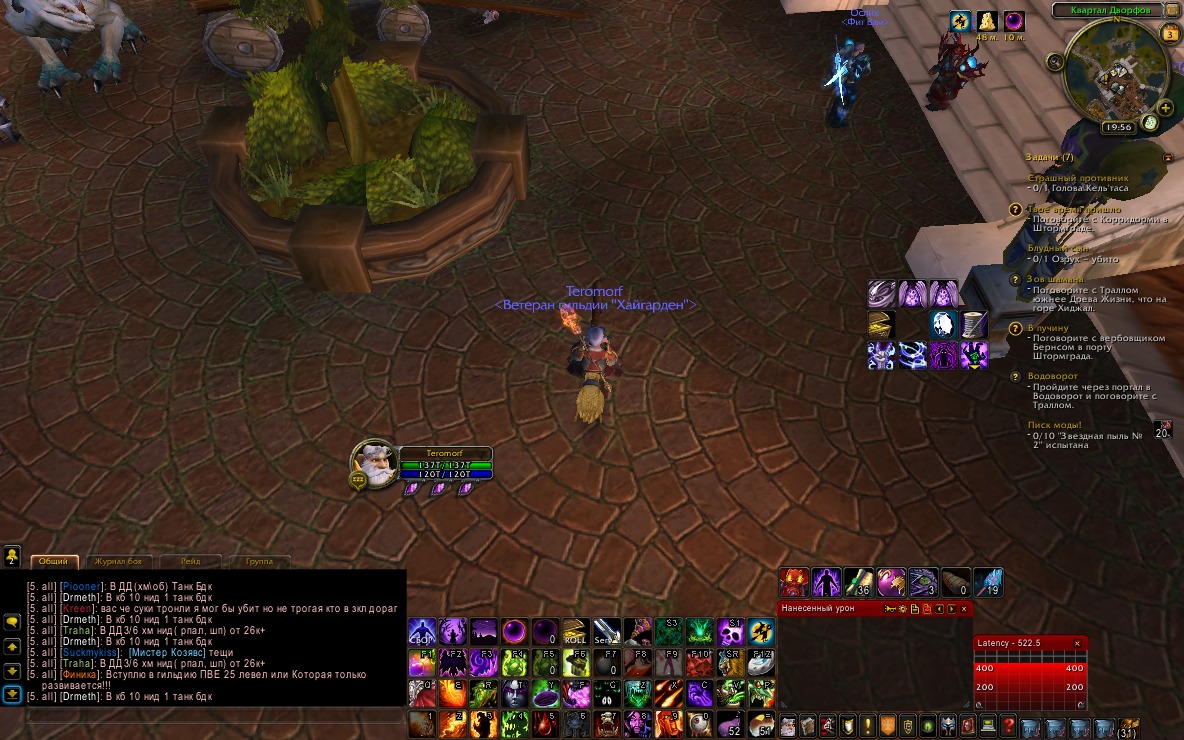Viewport: 1184px width, 740px height.
Task: Open the friends list button above chat
Action: click(x=12, y=555)
